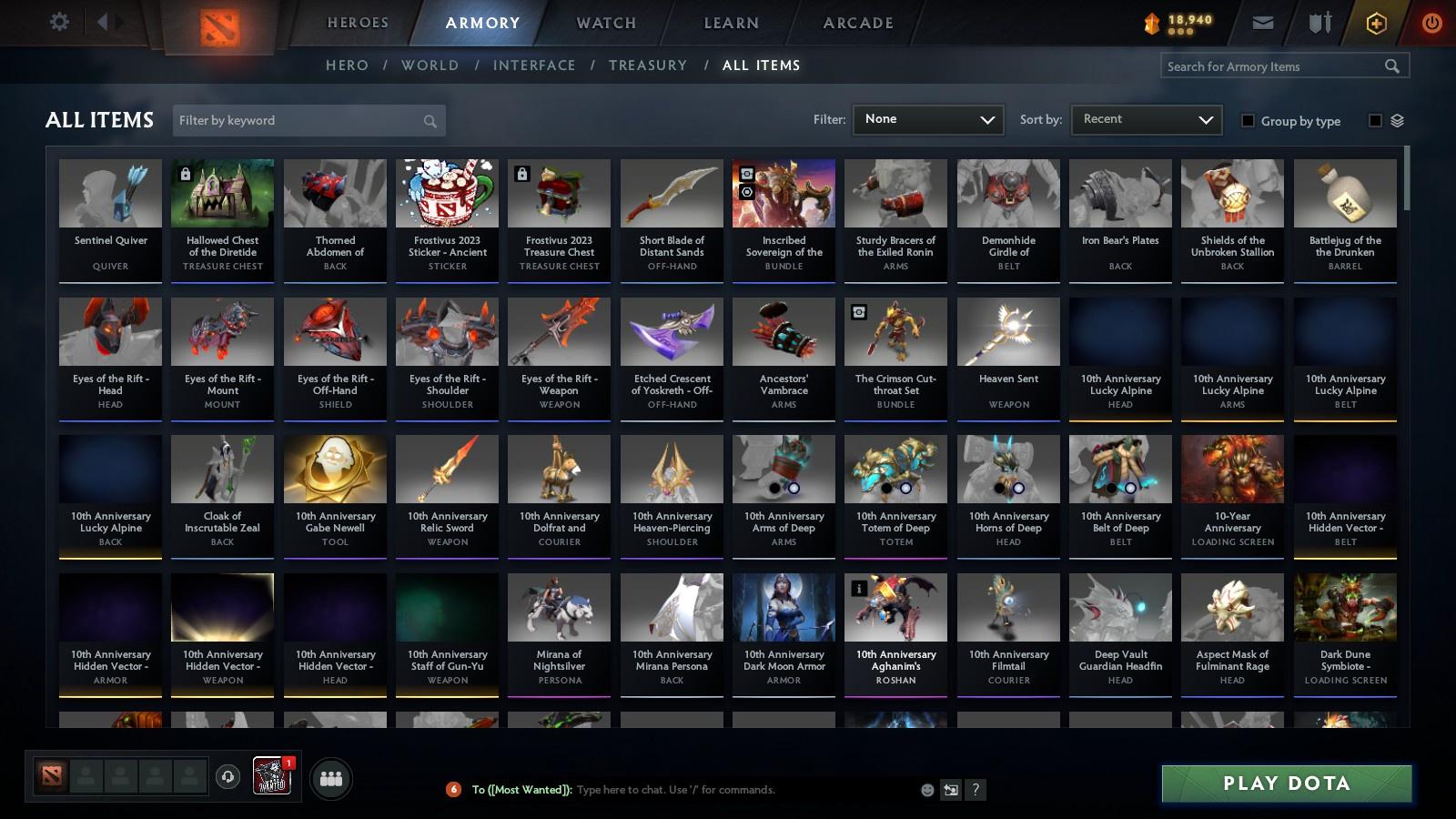This screenshot has height=819, width=1456.
Task: Open the Sort by Recent dropdown
Action: pos(1146,119)
